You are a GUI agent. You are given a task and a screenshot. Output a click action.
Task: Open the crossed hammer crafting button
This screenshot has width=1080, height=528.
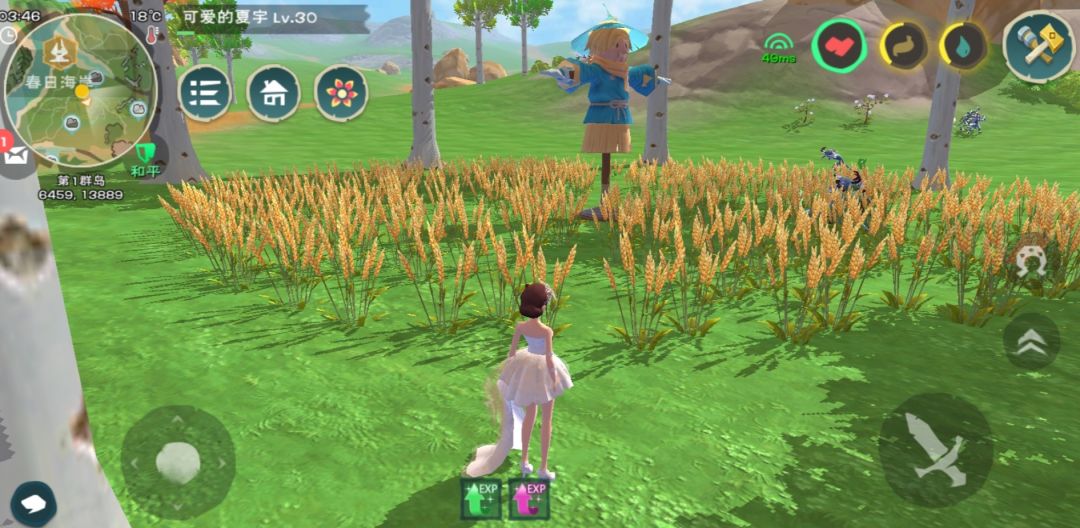(x=1038, y=46)
